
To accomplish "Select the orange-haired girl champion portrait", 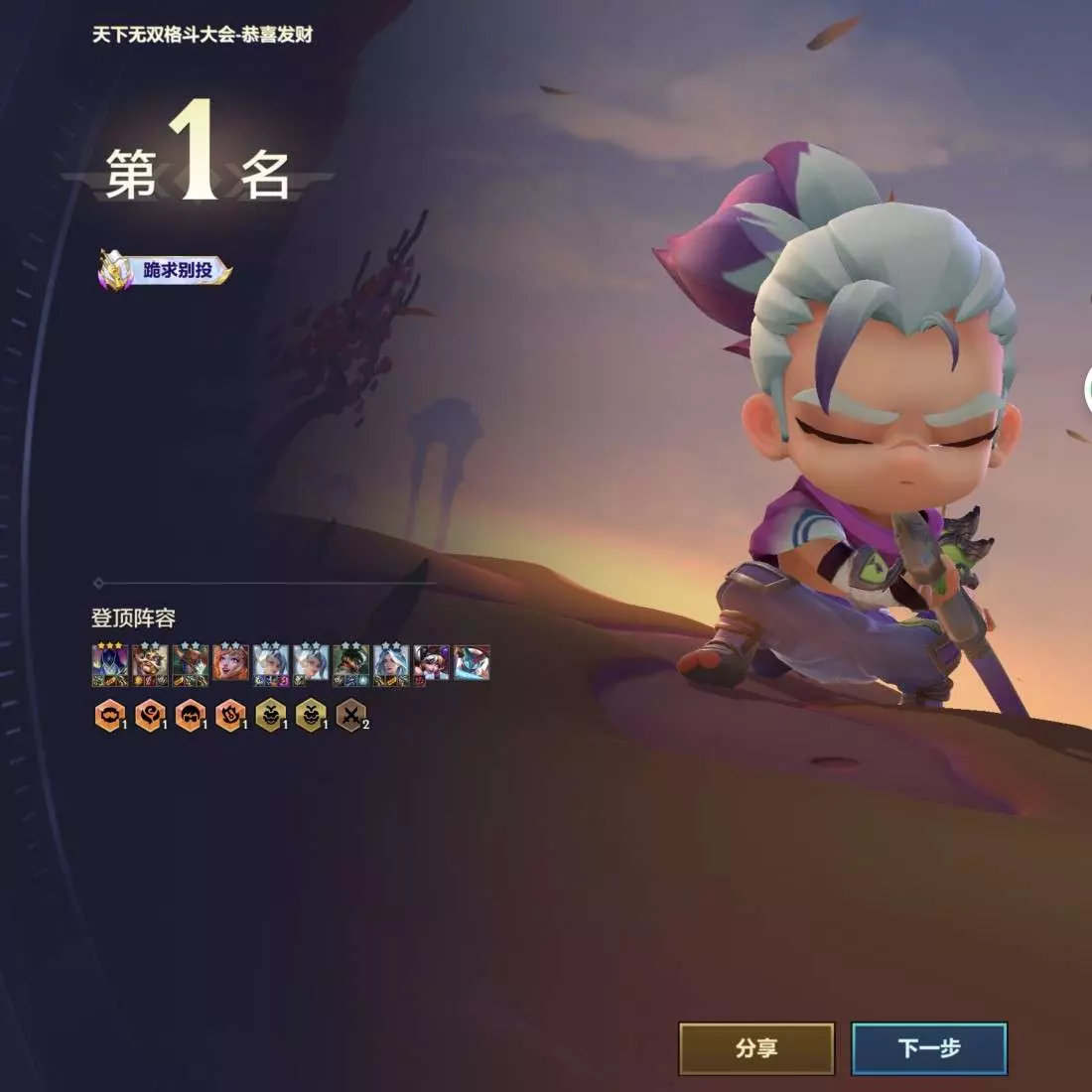I will click(230, 664).
